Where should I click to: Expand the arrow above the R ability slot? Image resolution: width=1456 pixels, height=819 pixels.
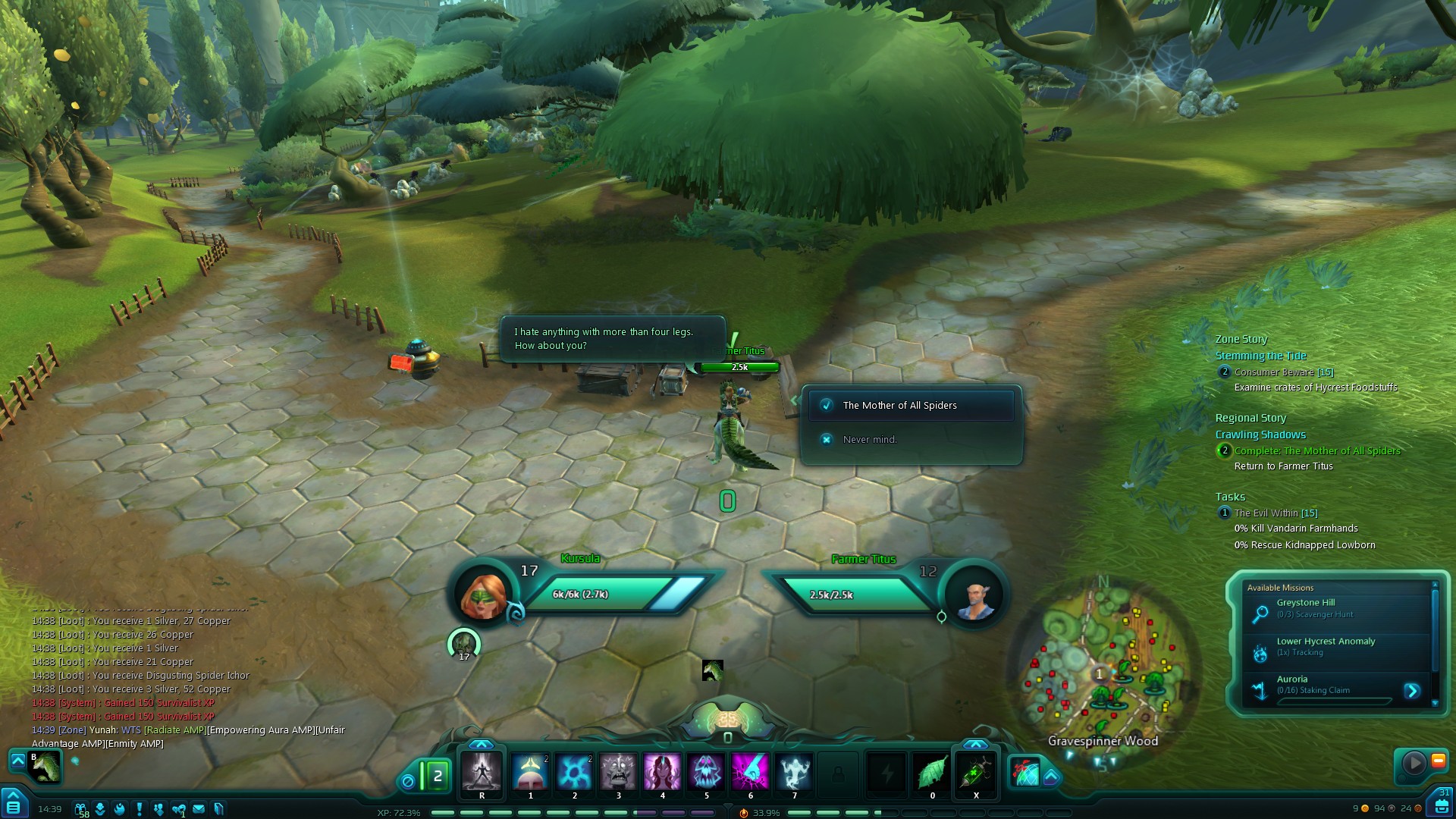point(482,745)
